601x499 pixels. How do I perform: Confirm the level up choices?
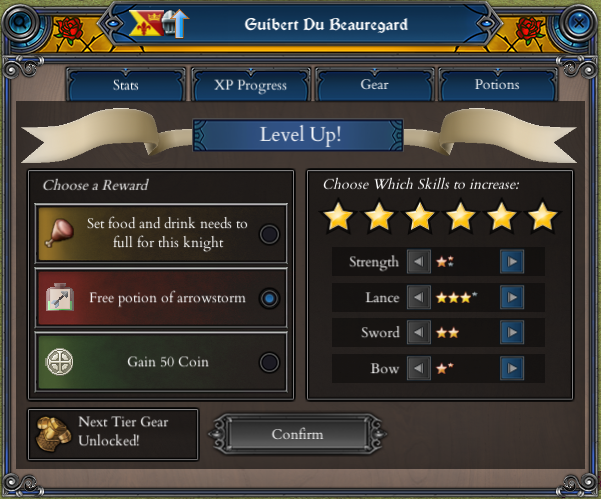click(x=297, y=434)
